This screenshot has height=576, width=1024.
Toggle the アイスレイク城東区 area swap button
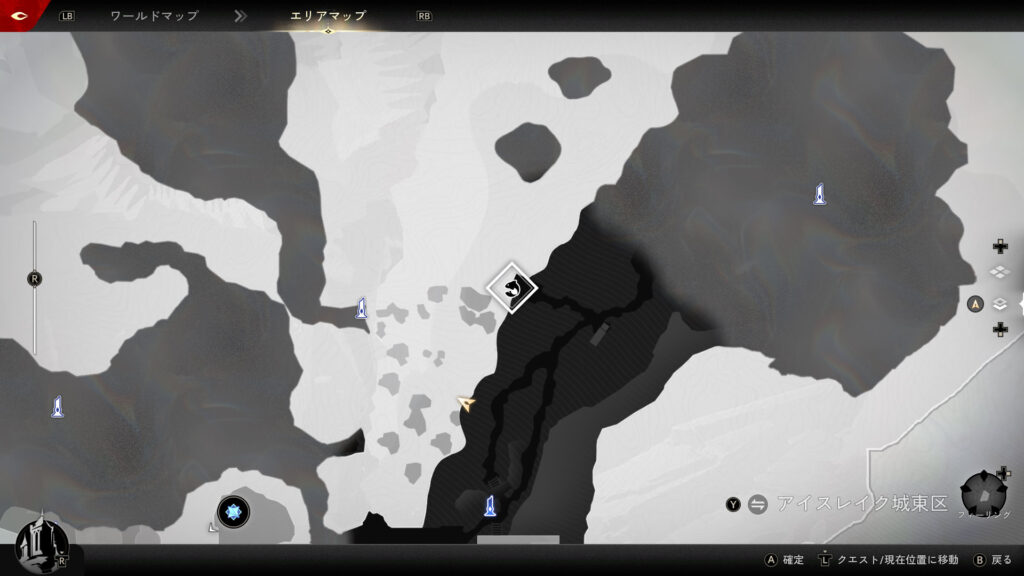coord(757,504)
